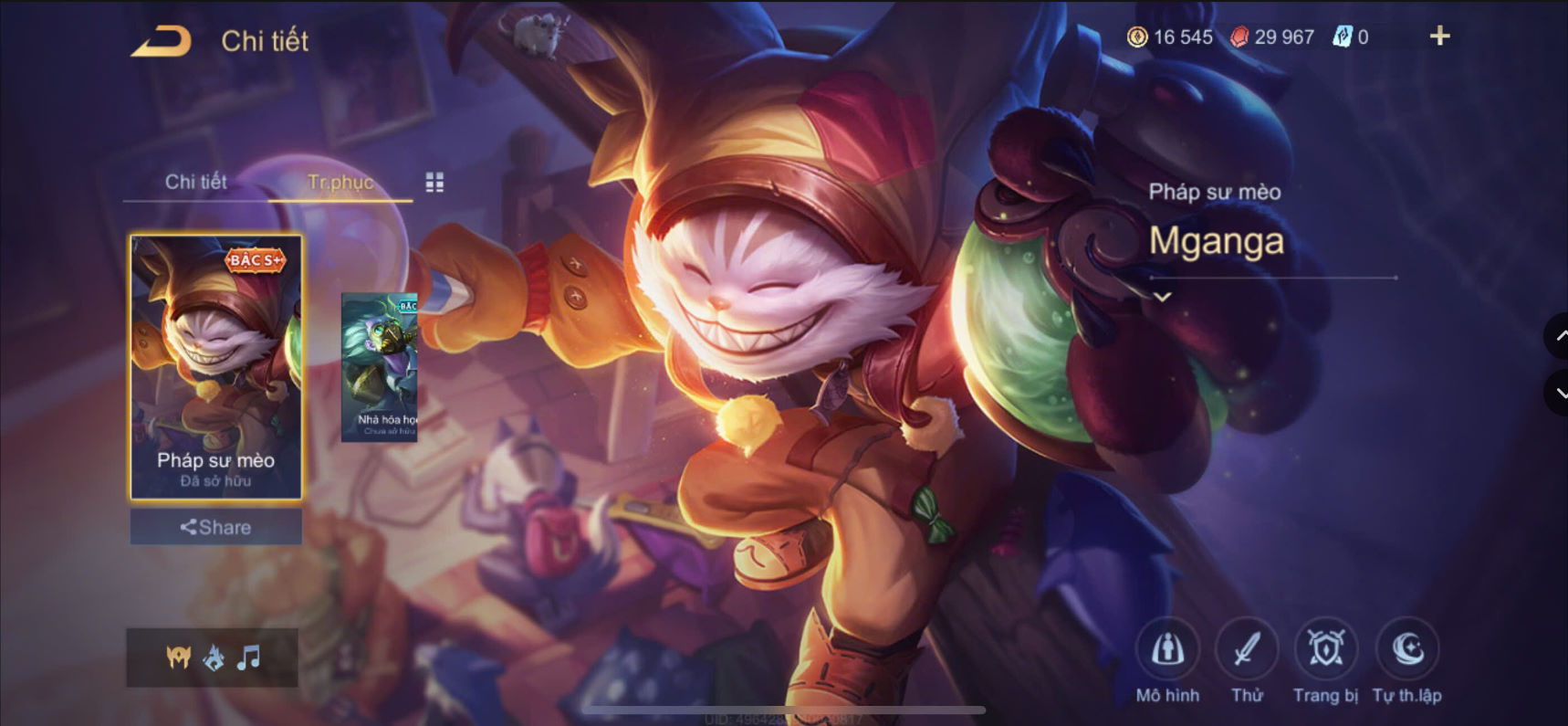Expand the chevron below the Mganga name
Image resolution: width=1568 pixels, height=726 pixels.
click(x=1163, y=297)
